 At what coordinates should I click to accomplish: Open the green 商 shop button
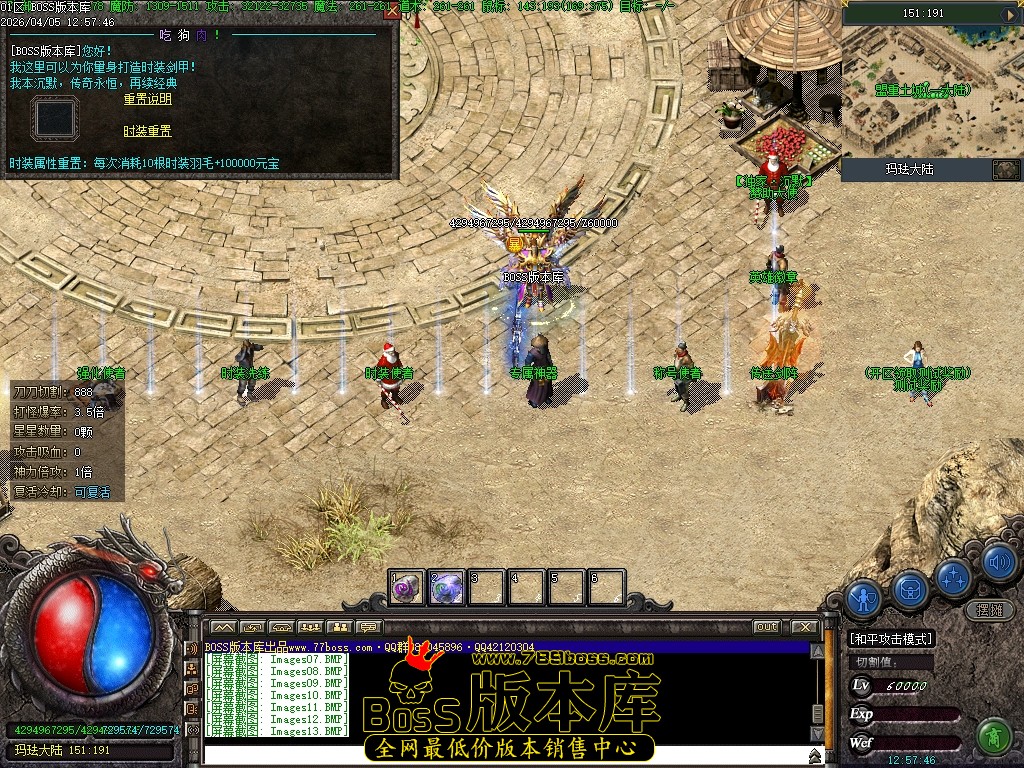994,736
